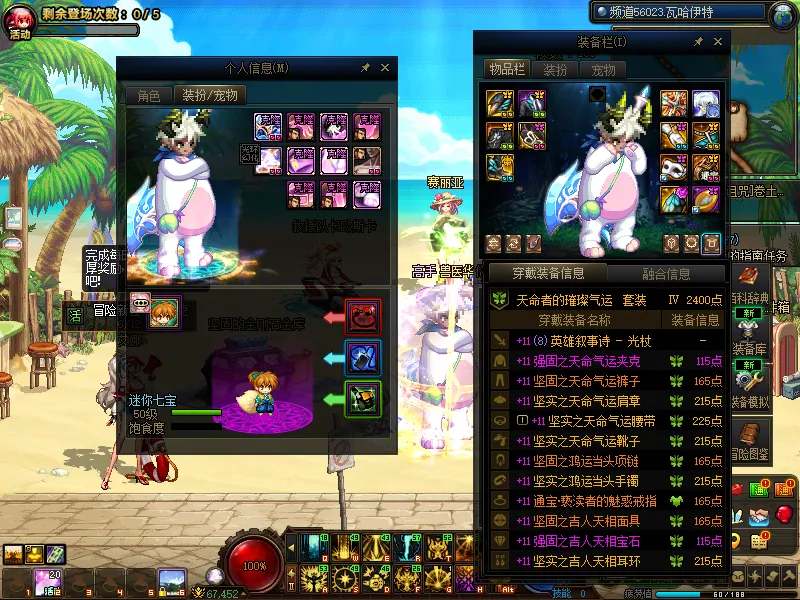Close the 个人信息 character info window

click(x=385, y=68)
